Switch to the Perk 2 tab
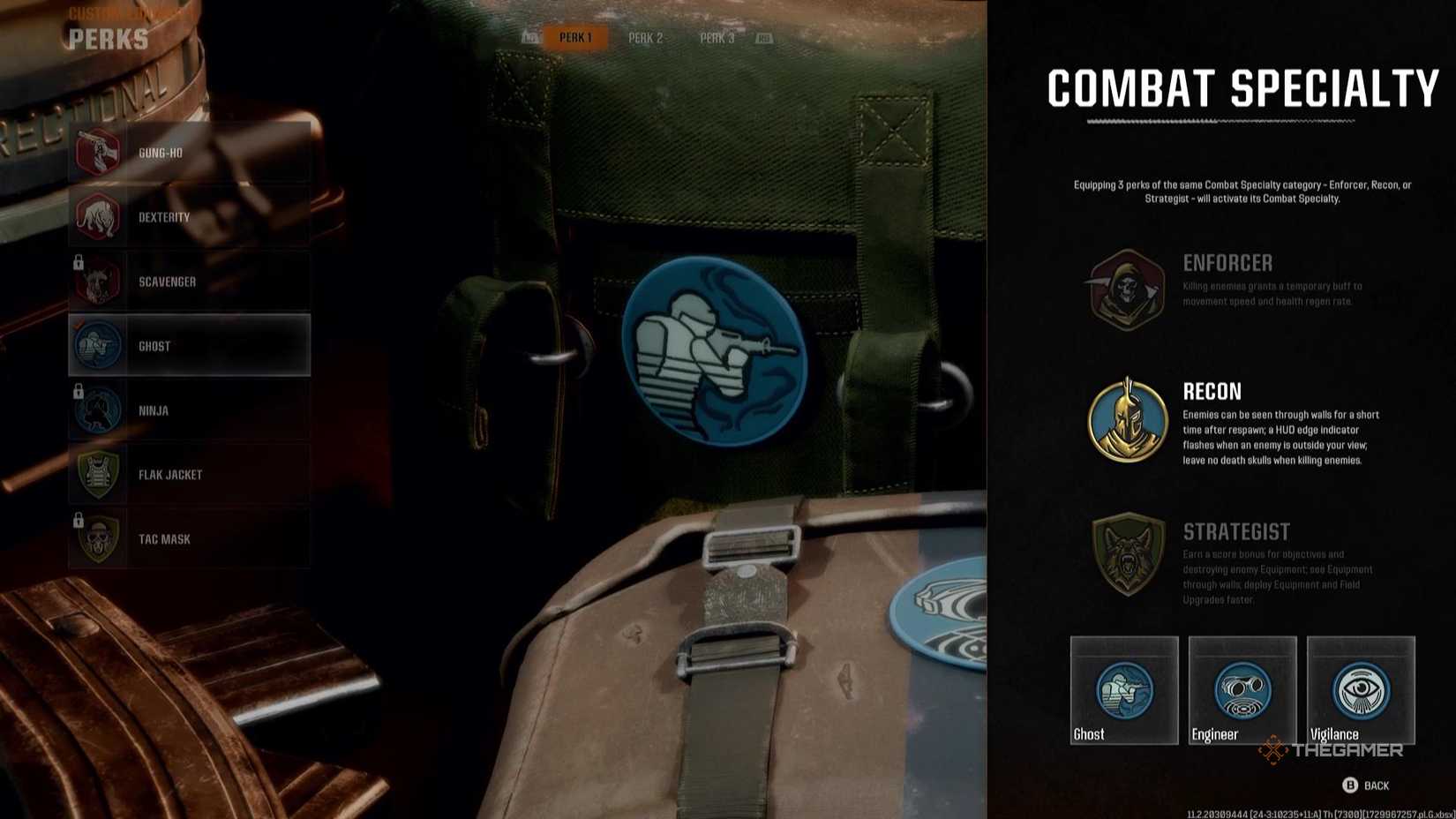The height and width of the screenshot is (819, 1456). (645, 38)
